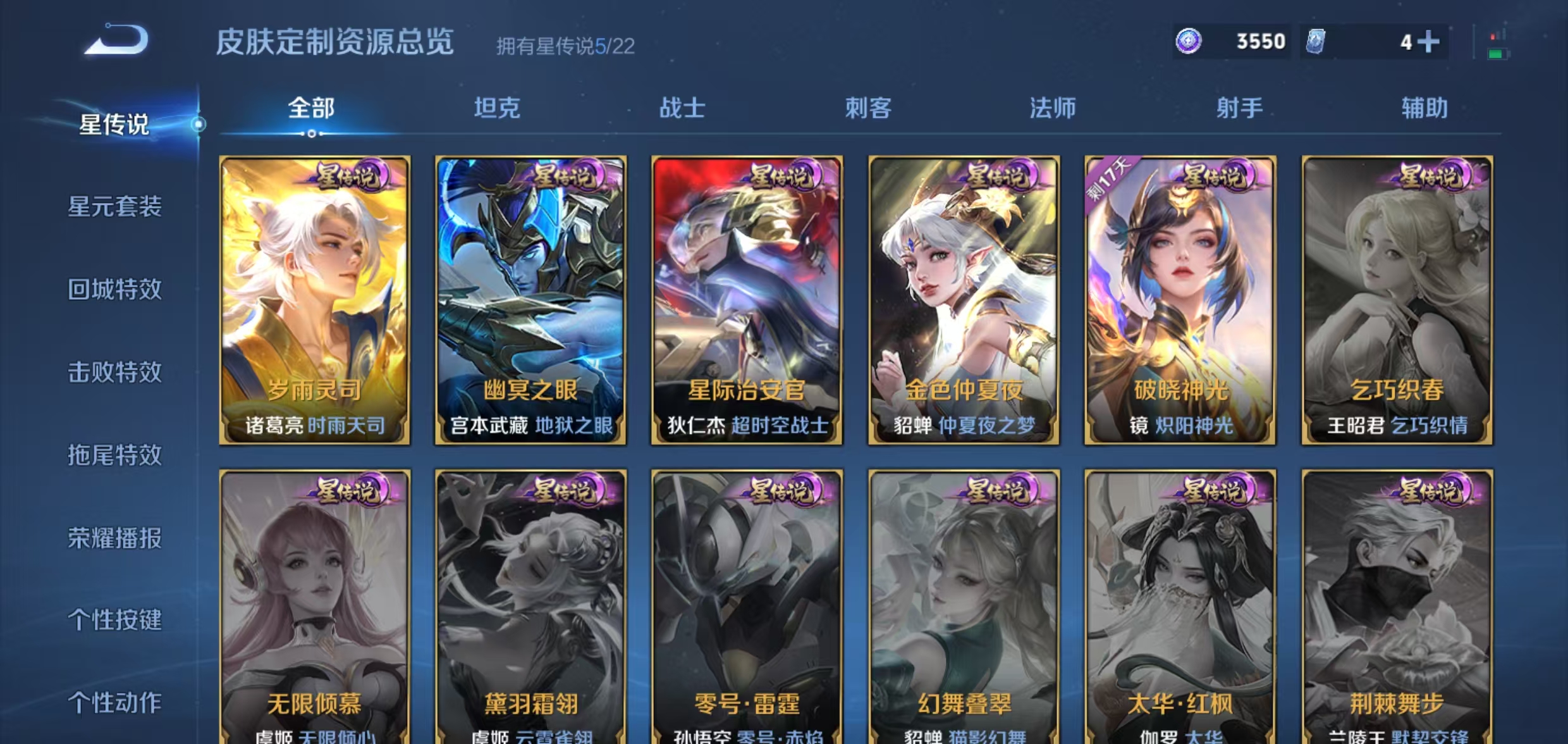Click the purple star coin currency icon
This screenshot has width=1568, height=744.
[1191, 40]
